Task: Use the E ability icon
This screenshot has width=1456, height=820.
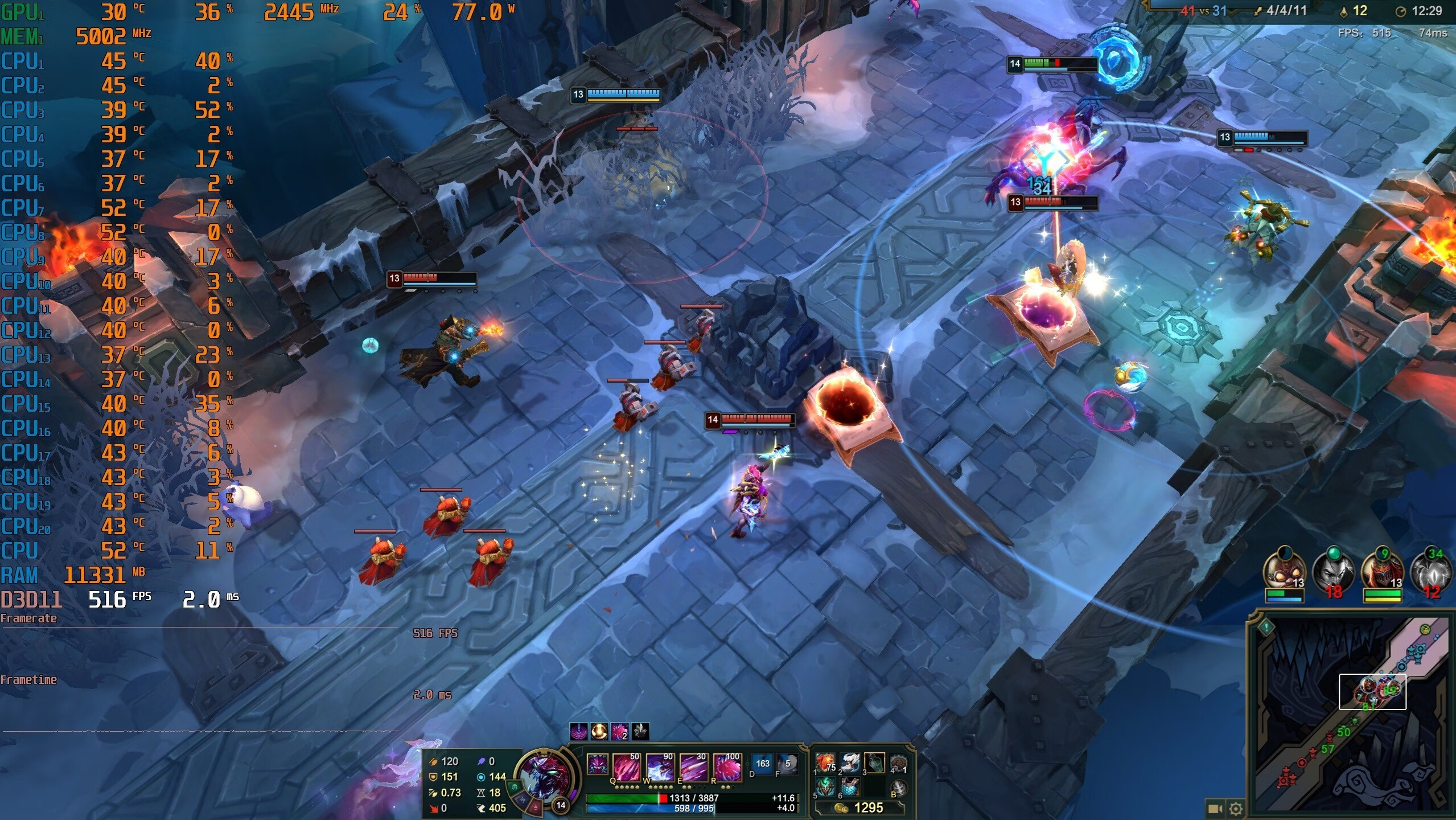Action: tap(694, 766)
